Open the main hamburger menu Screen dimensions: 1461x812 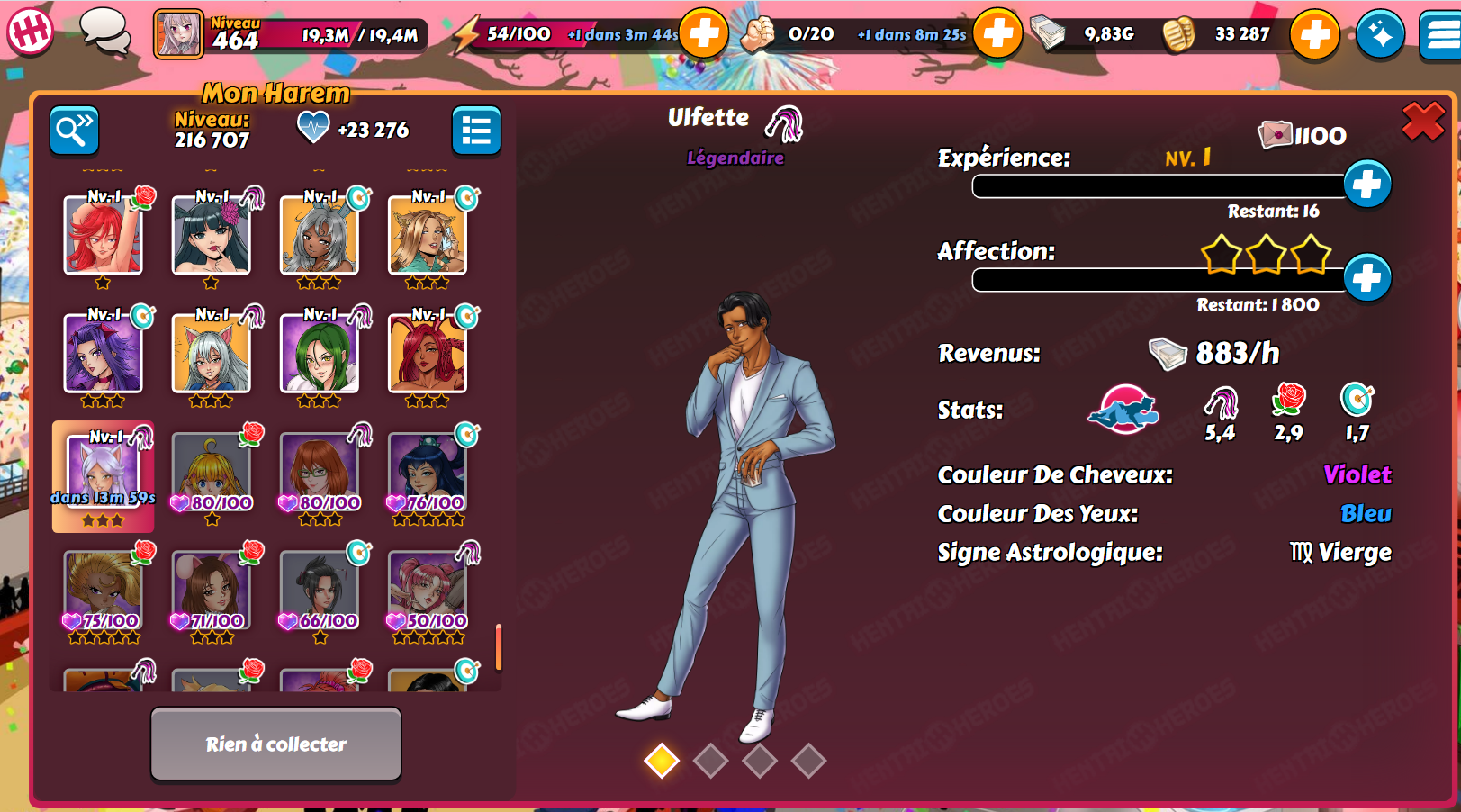tap(1442, 34)
